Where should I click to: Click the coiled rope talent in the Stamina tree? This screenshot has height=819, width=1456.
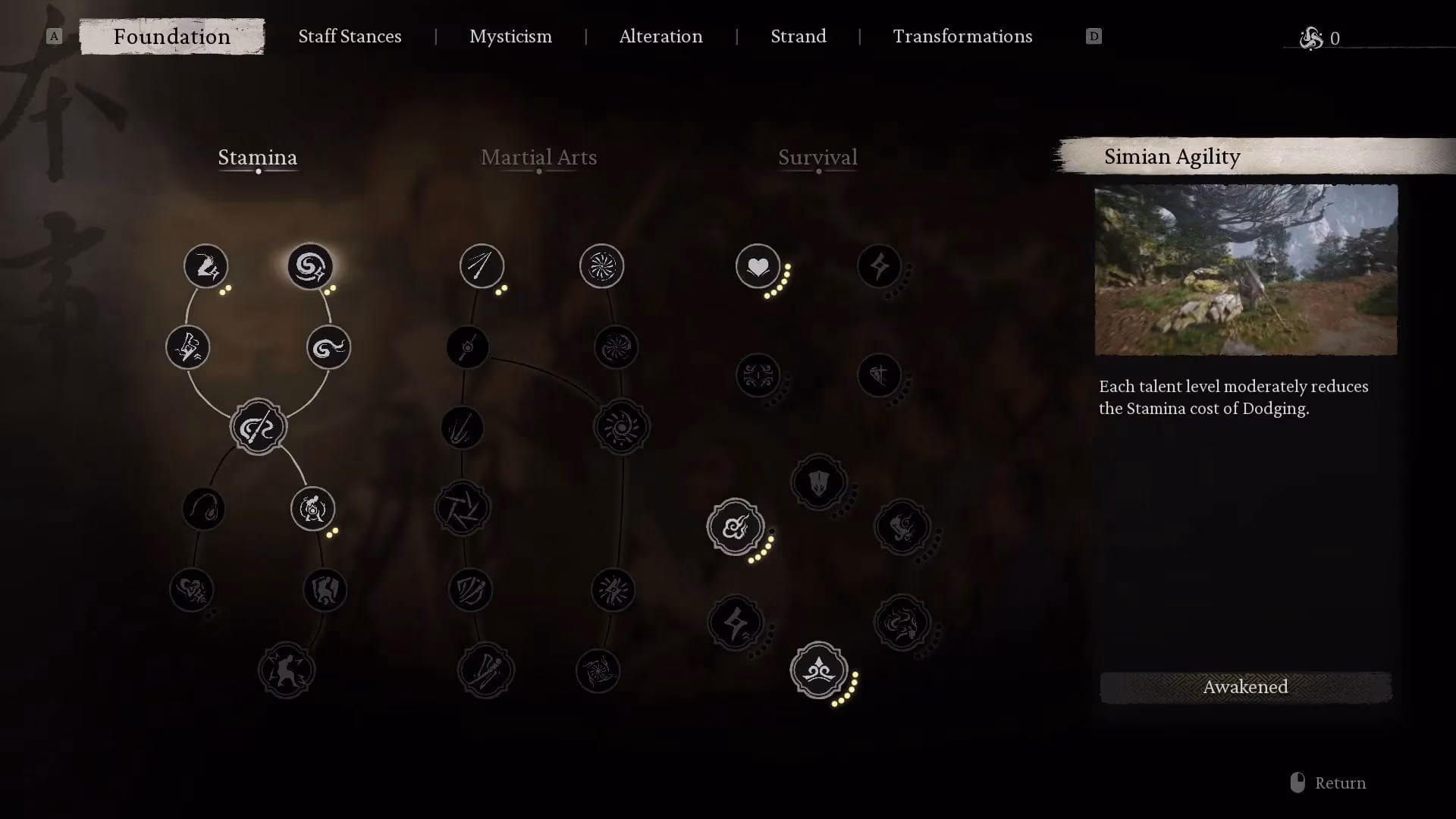[x=203, y=510]
